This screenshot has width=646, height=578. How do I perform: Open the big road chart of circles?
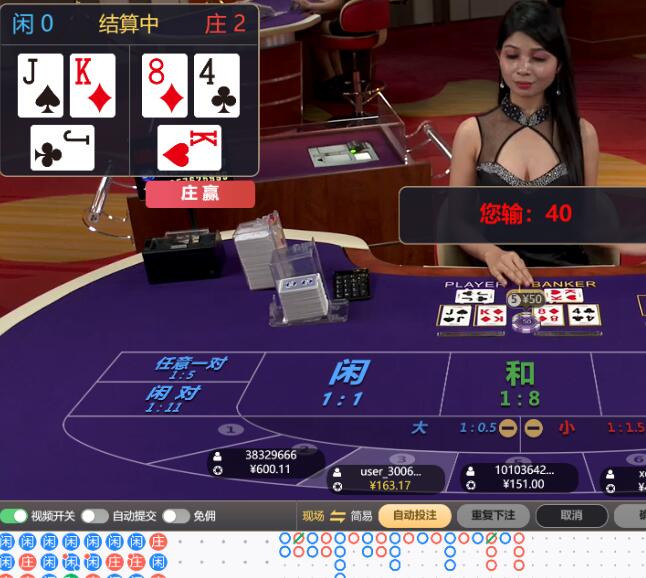[x=400, y=552]
